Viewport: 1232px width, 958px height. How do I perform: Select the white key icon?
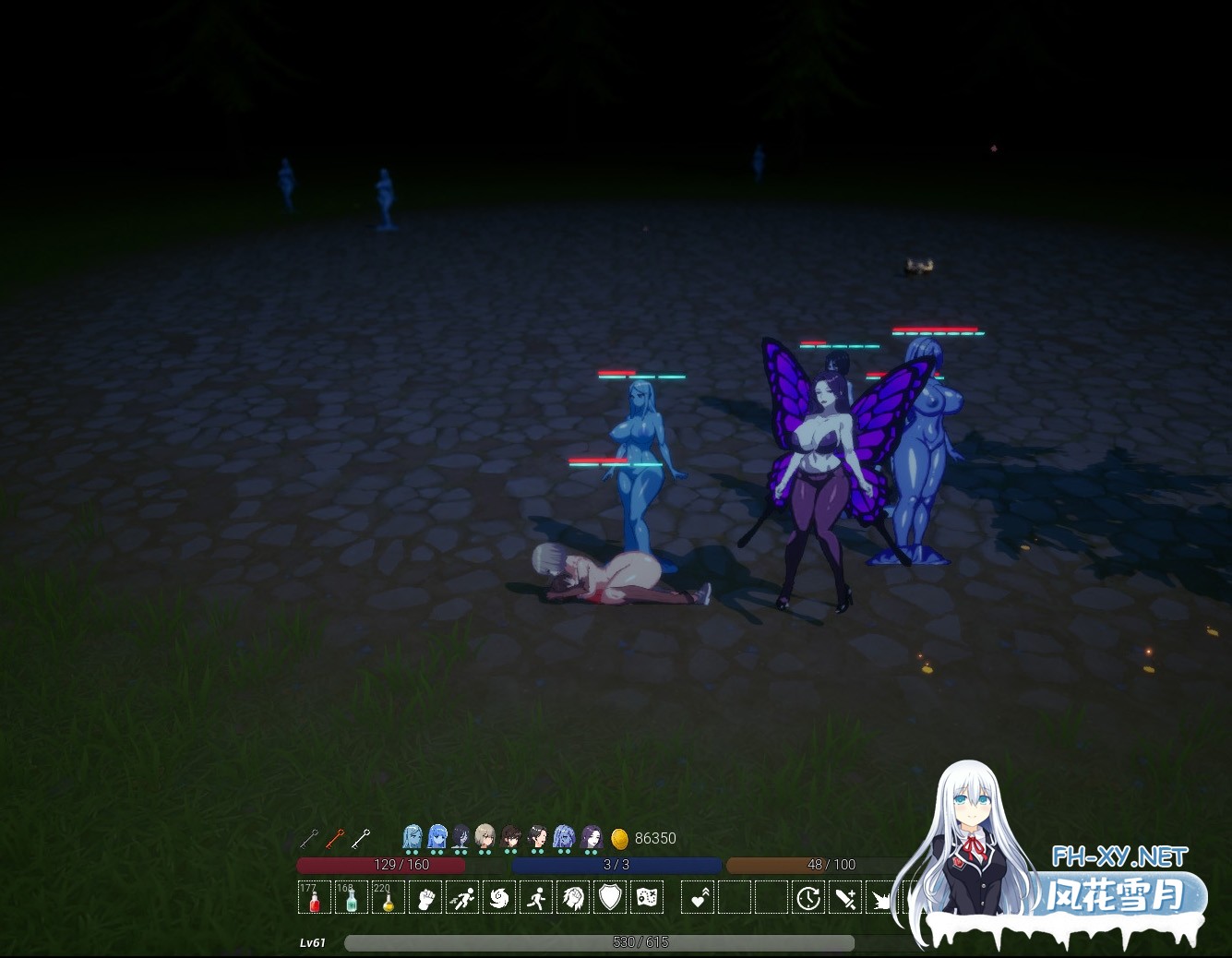click(x=360, y=838)
